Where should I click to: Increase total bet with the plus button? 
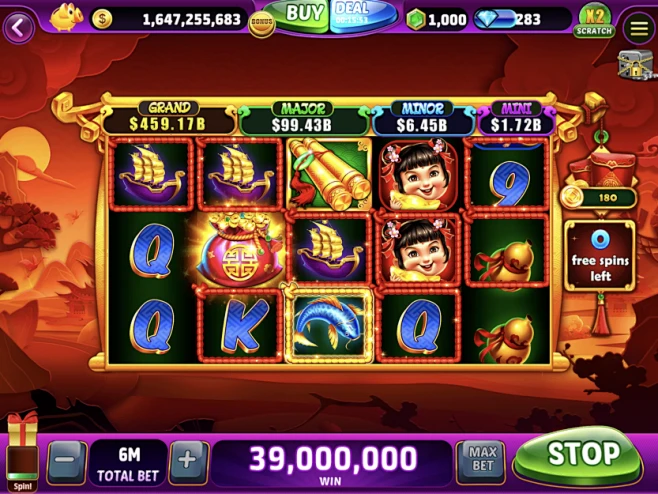pos(186,462)
